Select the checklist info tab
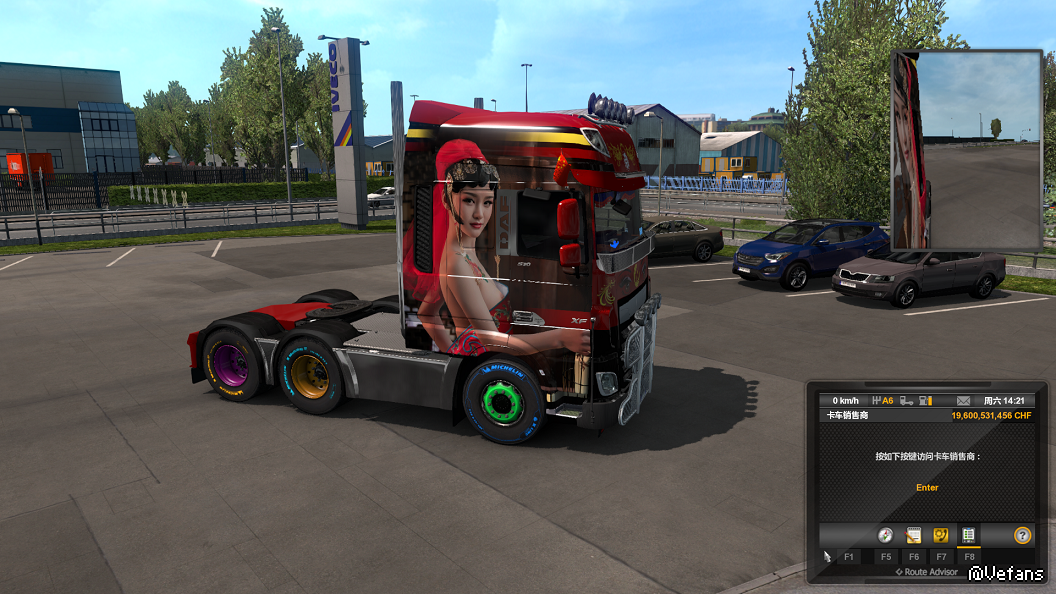 tap(968, 535)
